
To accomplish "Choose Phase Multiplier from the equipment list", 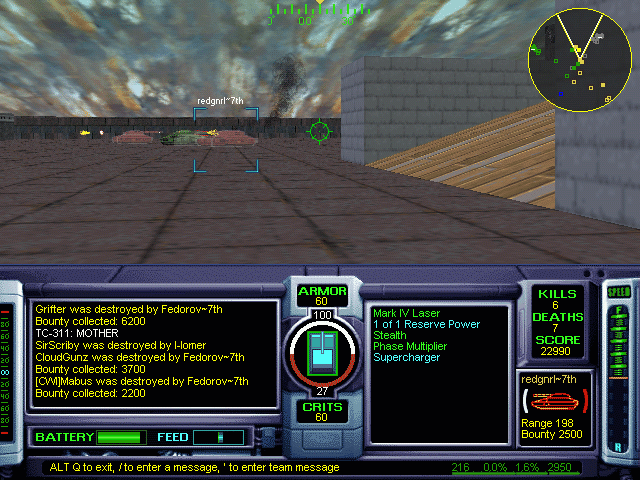I will pyautogui.click(x=409, y=347).
